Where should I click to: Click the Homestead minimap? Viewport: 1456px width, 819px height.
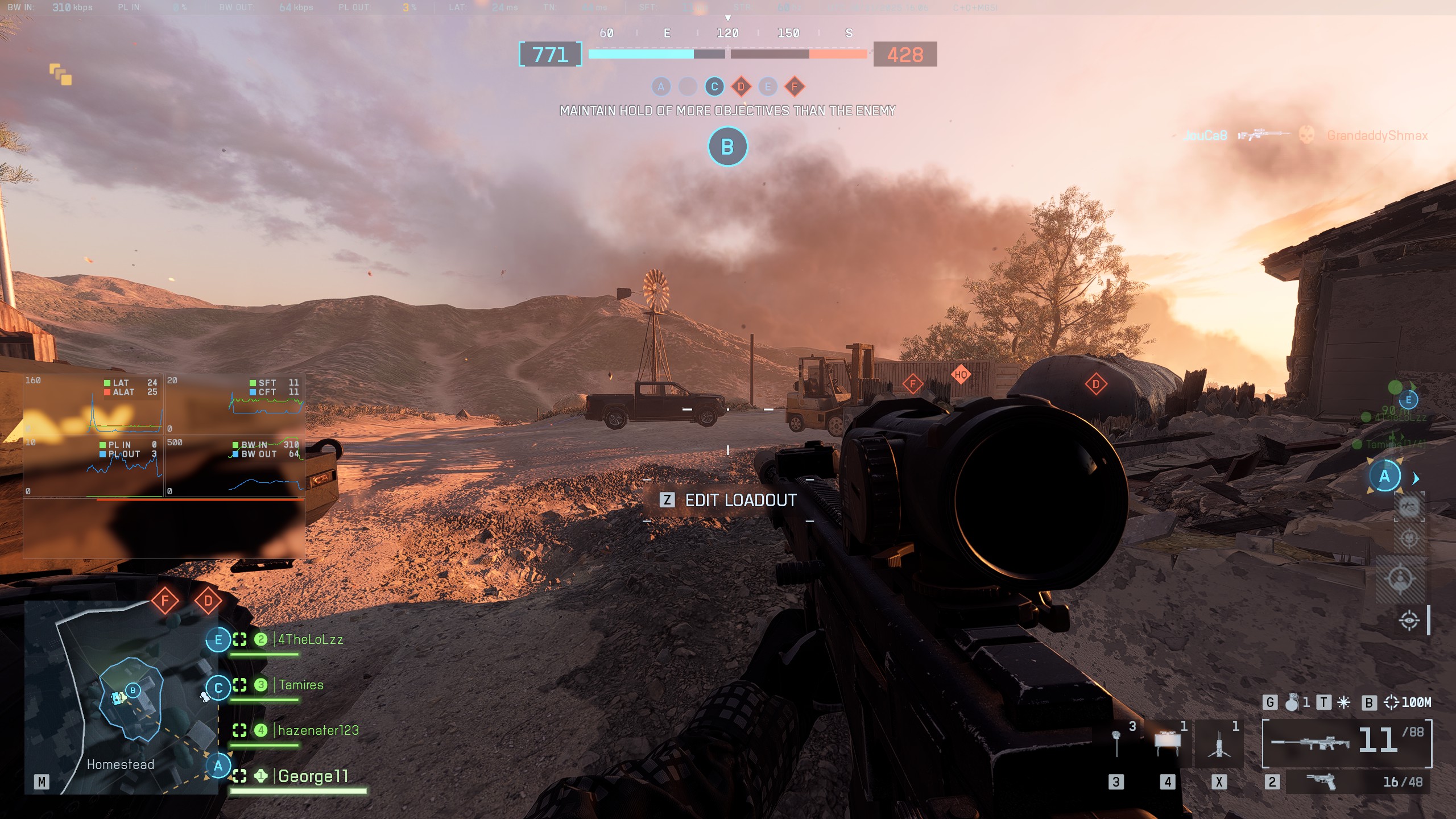[x=121, y=697]
